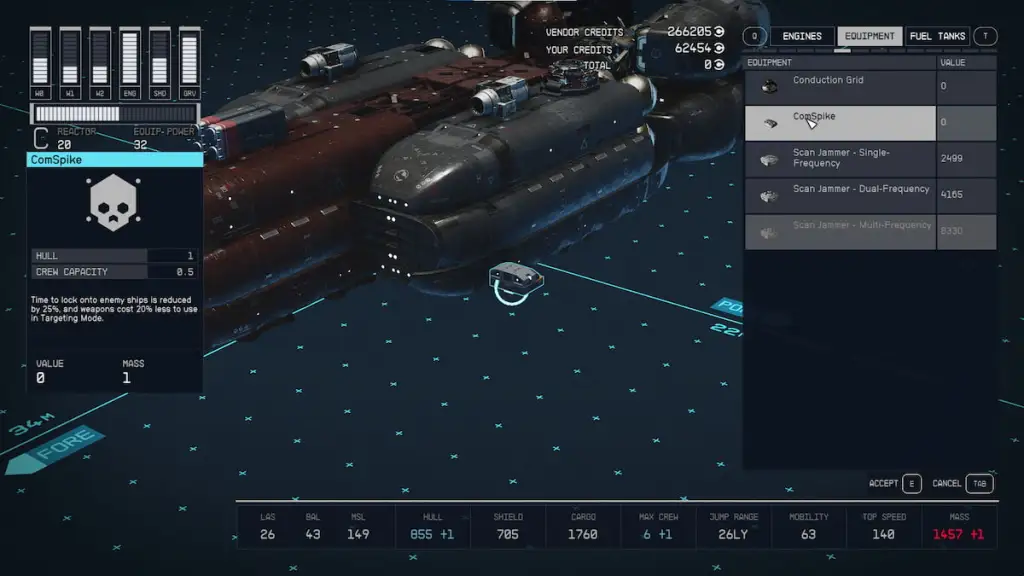Open the Fuel Tanks tab

click(937, 36)
